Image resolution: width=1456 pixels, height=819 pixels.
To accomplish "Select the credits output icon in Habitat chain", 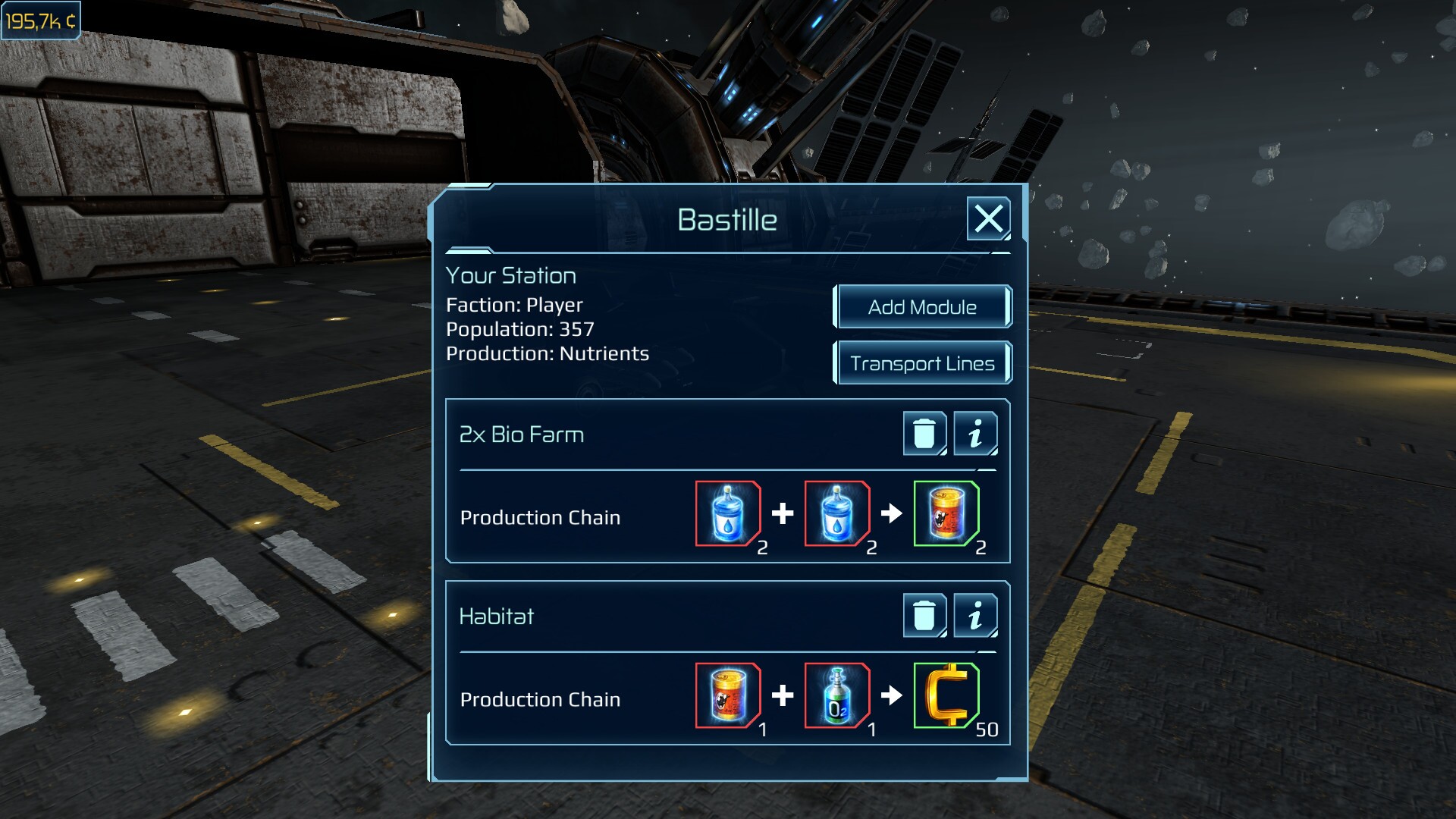I will point(947,695).
